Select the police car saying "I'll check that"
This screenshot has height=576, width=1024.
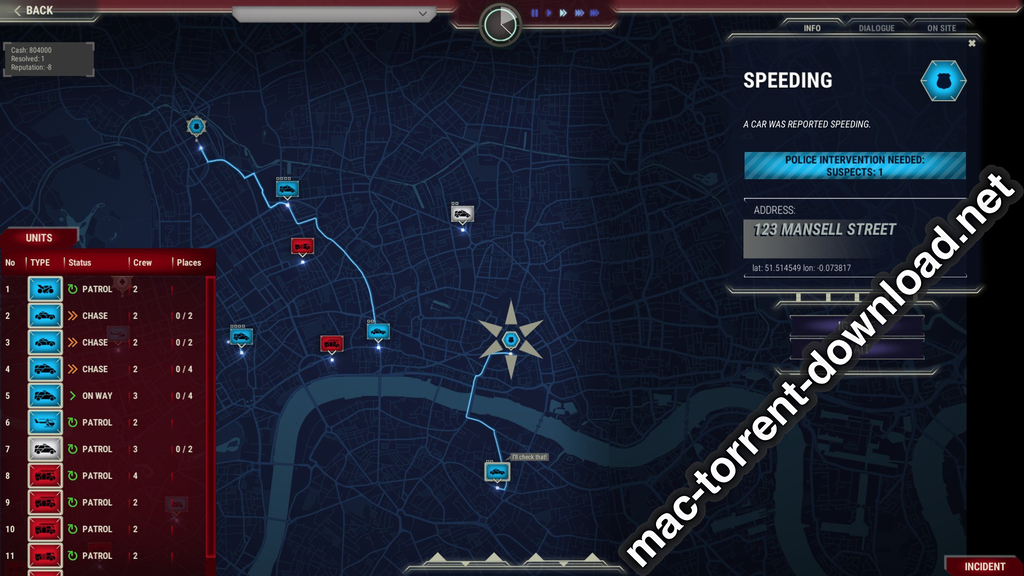(x=497, y=470)
